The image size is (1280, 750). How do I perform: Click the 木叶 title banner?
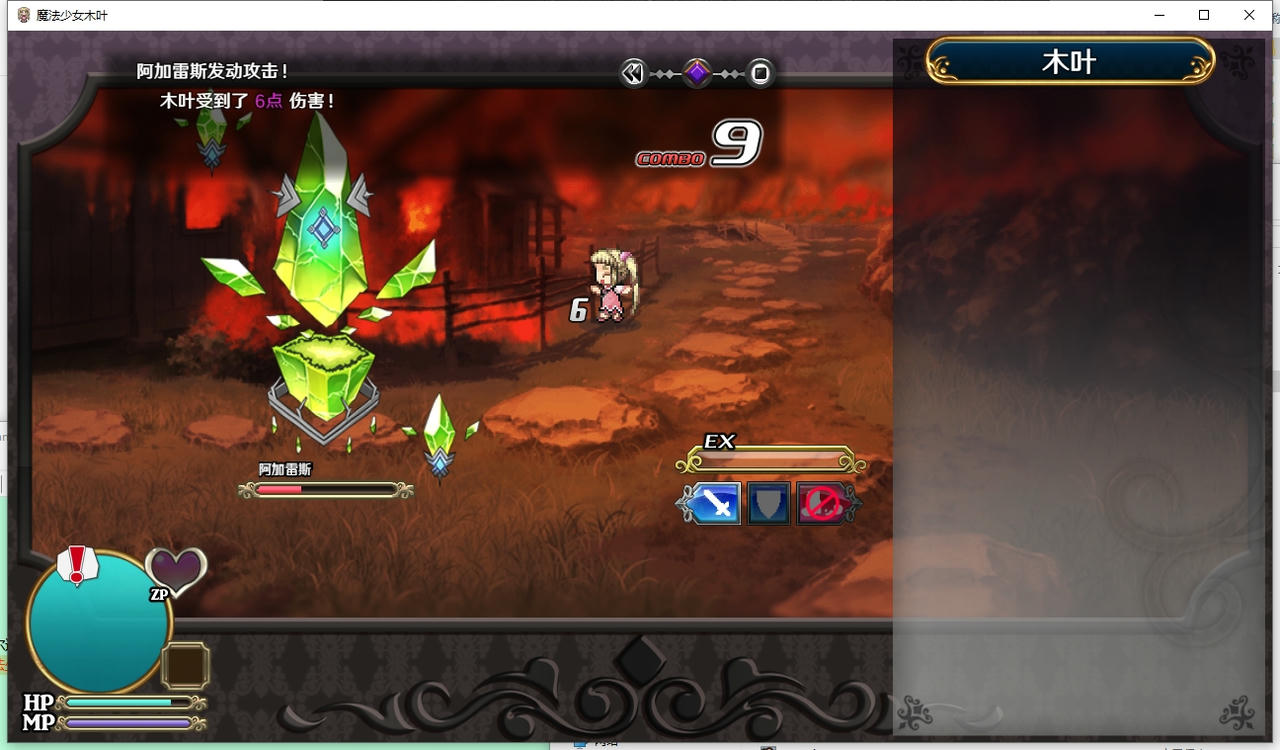(x=1067, y=60)
